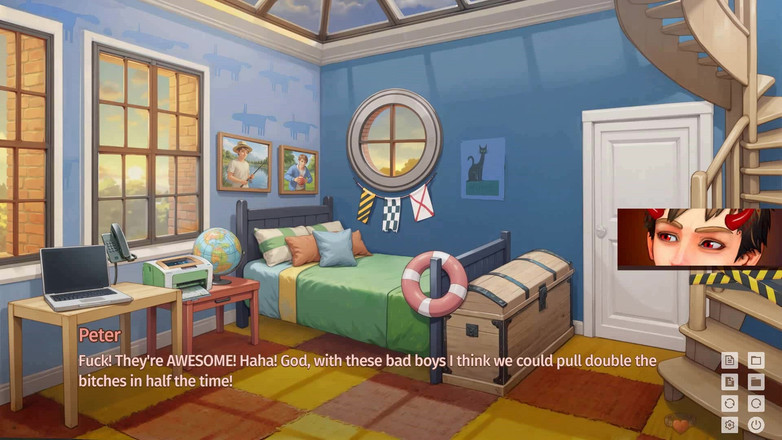
Task: Click the filled dark folder icon
Action: pyautogui.click(x=756, y=381)
